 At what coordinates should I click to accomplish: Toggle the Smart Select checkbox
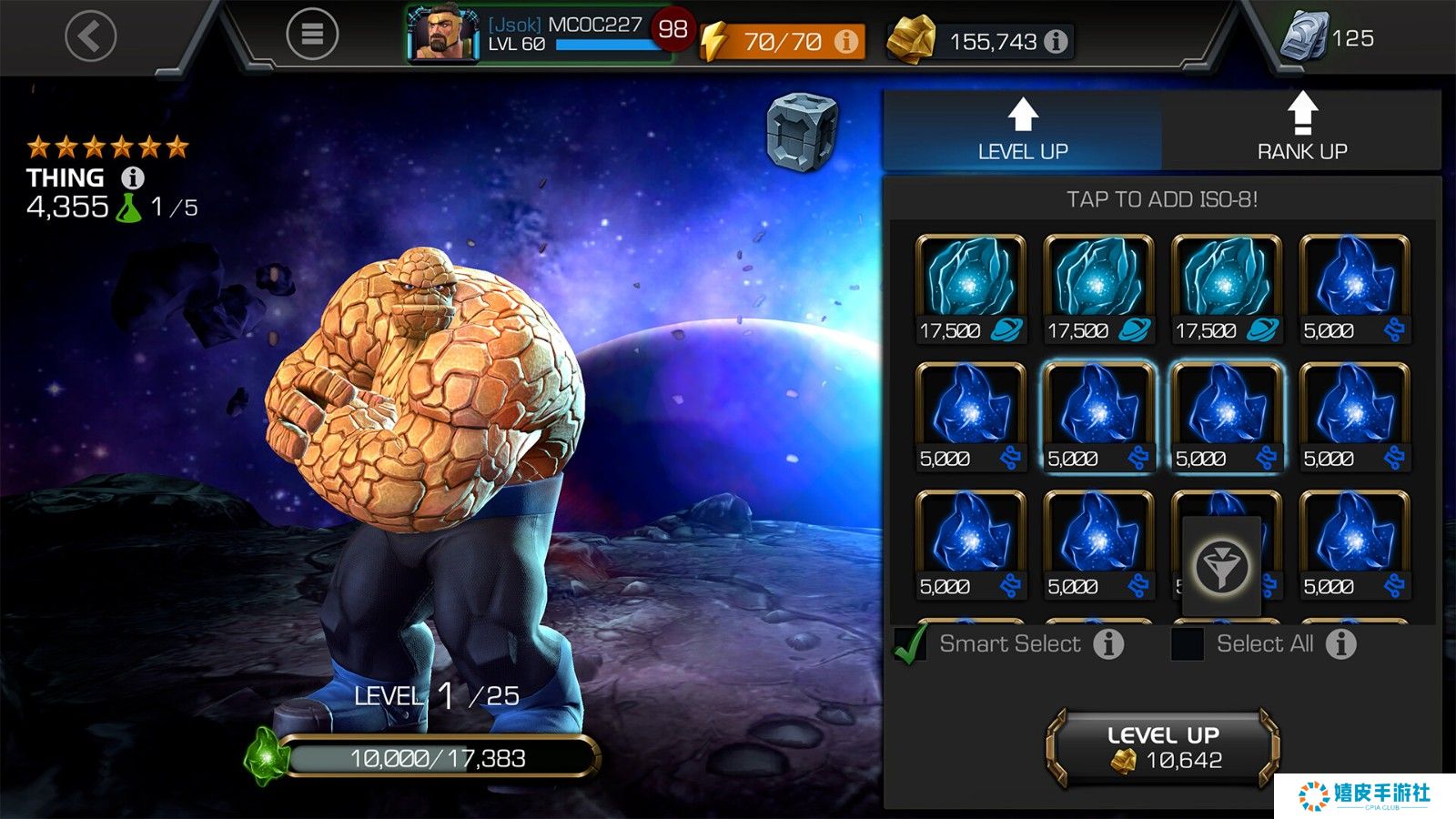tap(910, 644)
